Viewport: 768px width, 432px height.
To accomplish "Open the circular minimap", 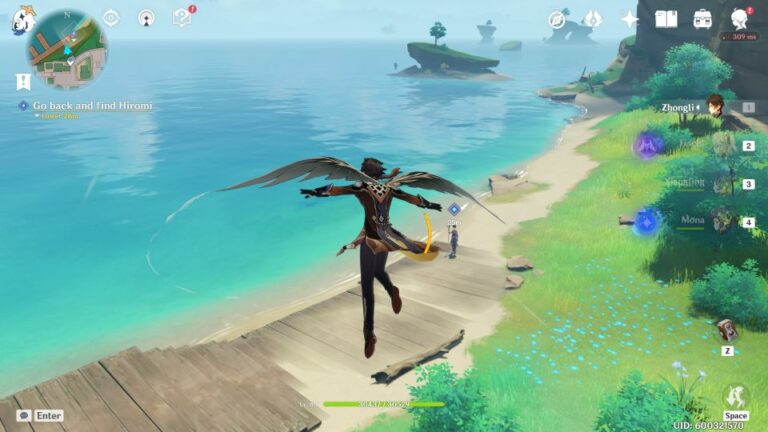I will (67, 50).
